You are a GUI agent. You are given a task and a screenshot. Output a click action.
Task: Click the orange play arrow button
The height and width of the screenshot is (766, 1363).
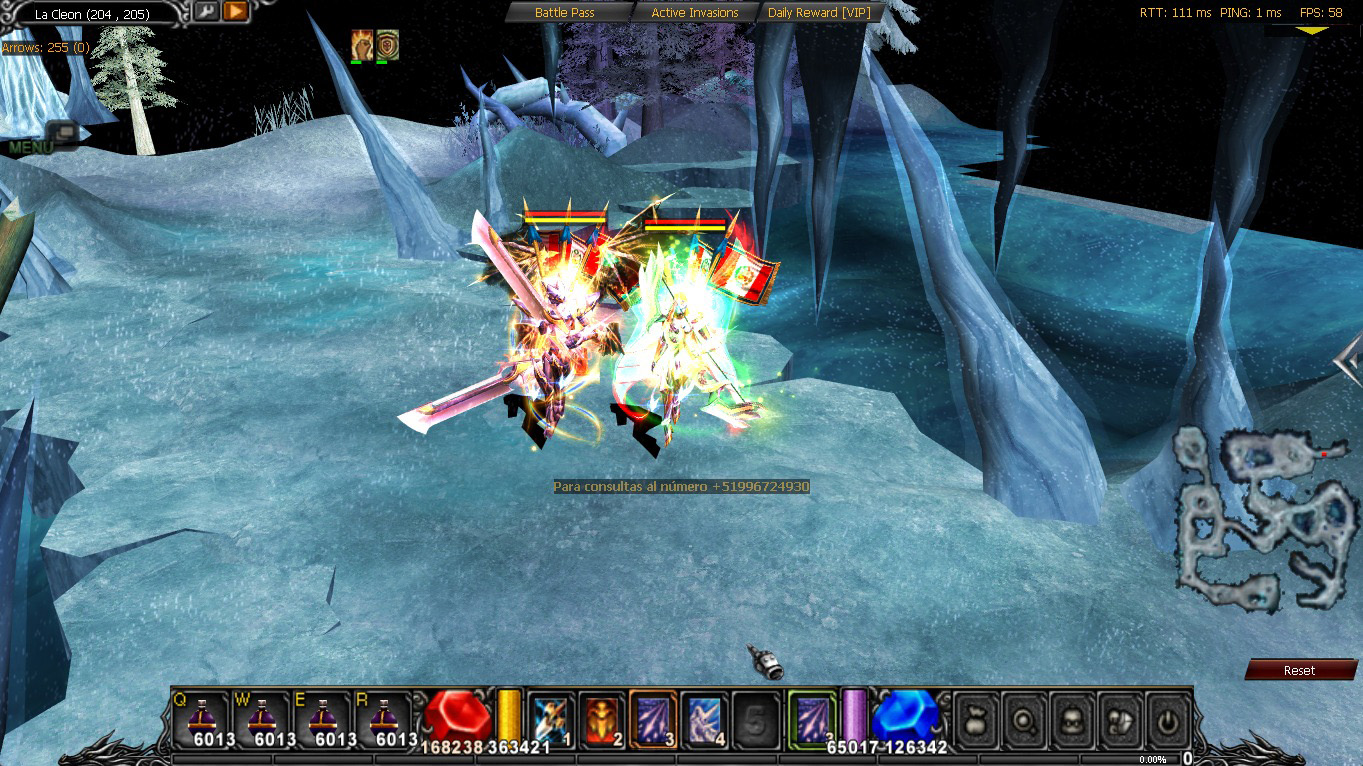click(235, 12)
